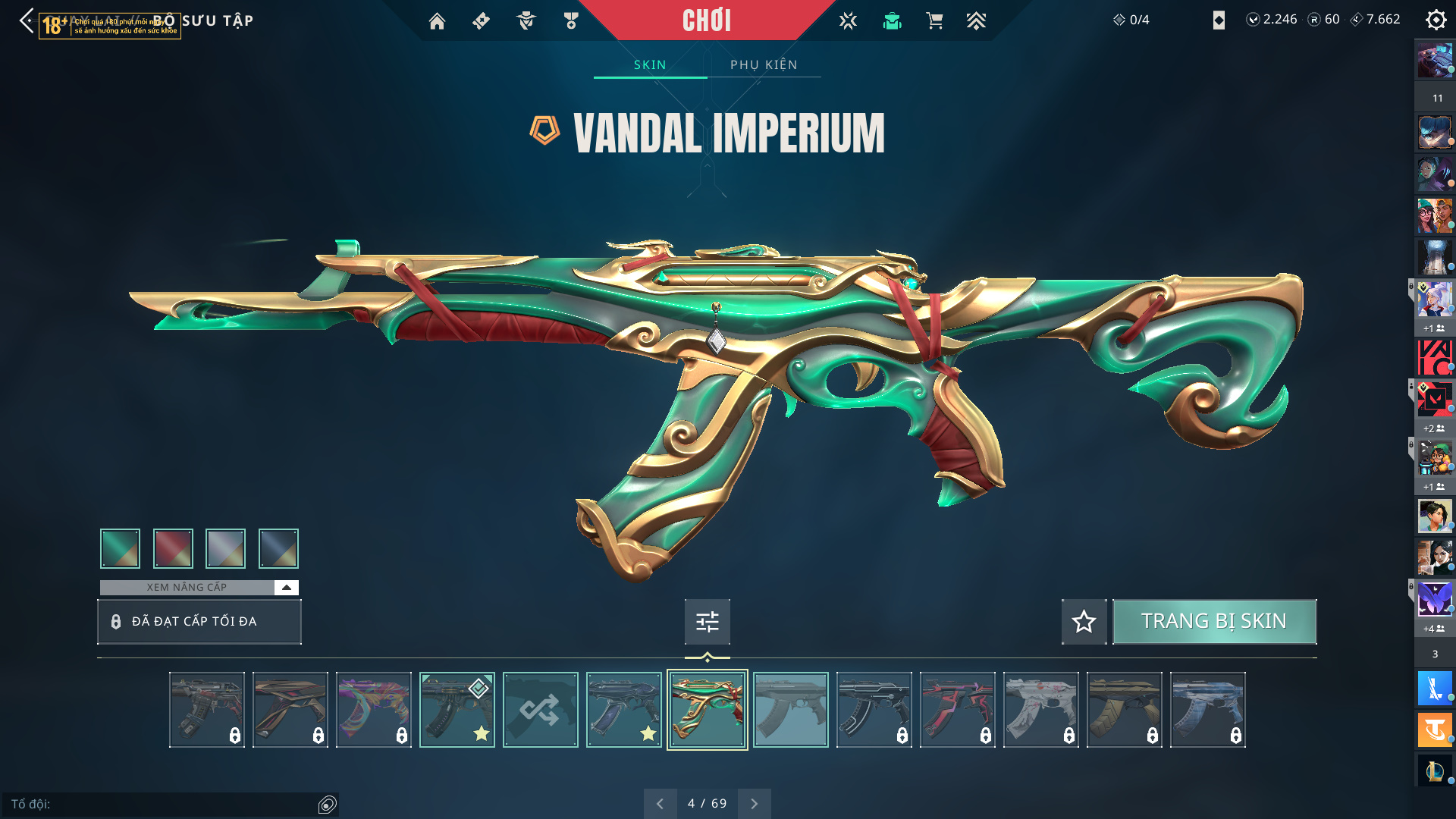Go back with the top-left arrow
This screenshot has width=1456, height=819.
(27, 20)
